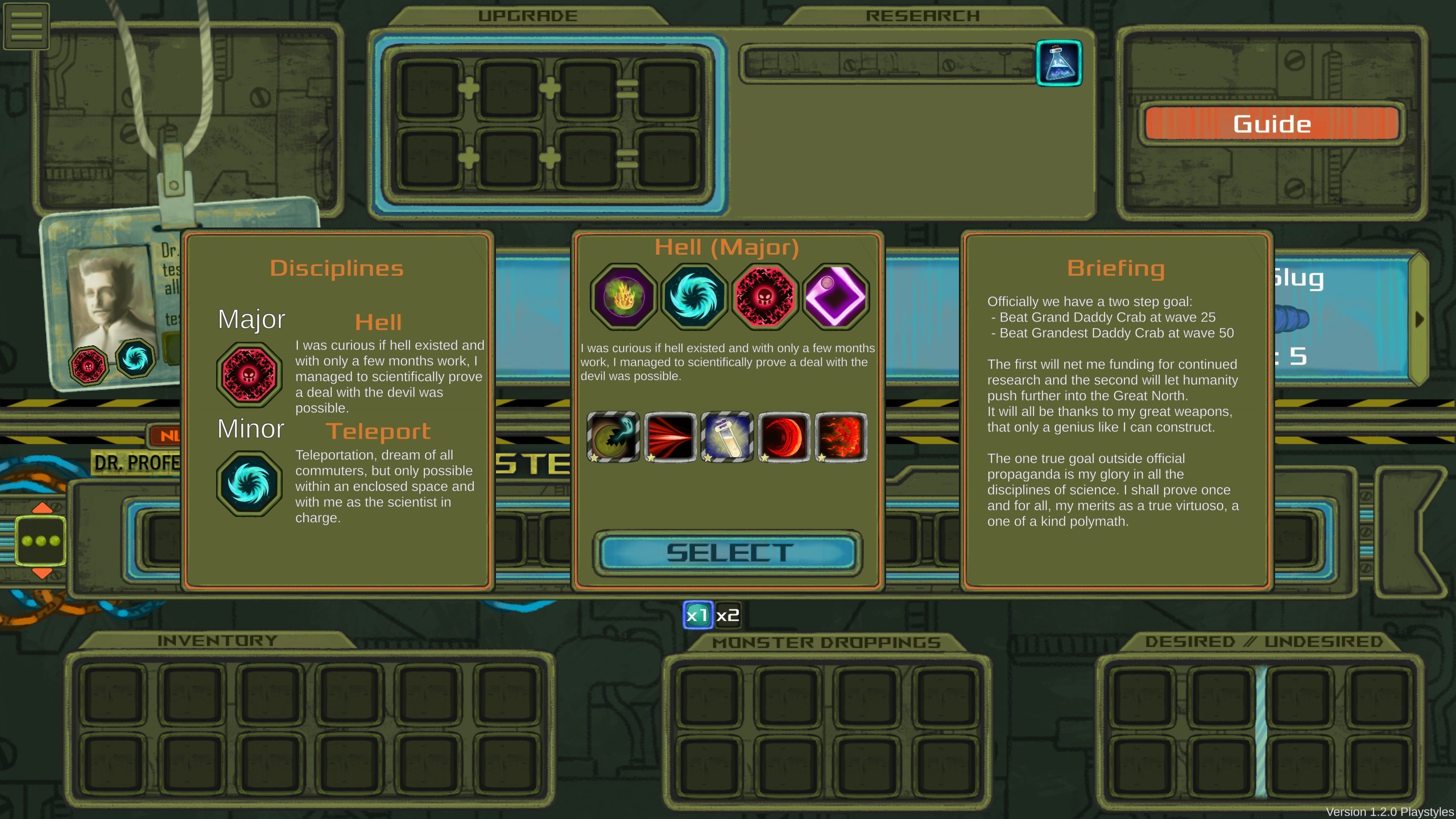Toggle the x2 multiplier option
The height and width of the screenshot is (819, 1456).
tap(727, 615)
